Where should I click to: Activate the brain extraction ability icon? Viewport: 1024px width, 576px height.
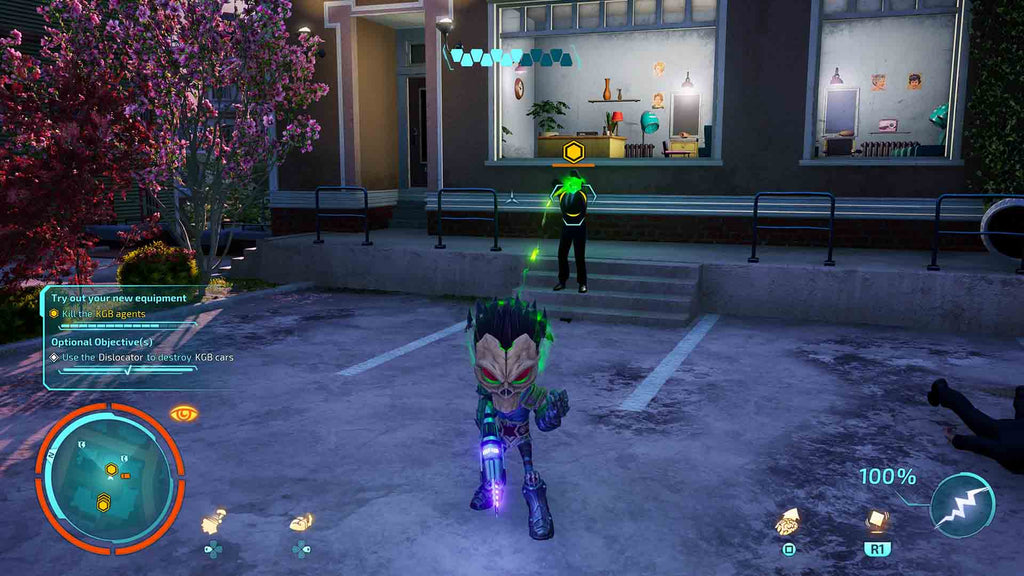(x=789, y=522)
